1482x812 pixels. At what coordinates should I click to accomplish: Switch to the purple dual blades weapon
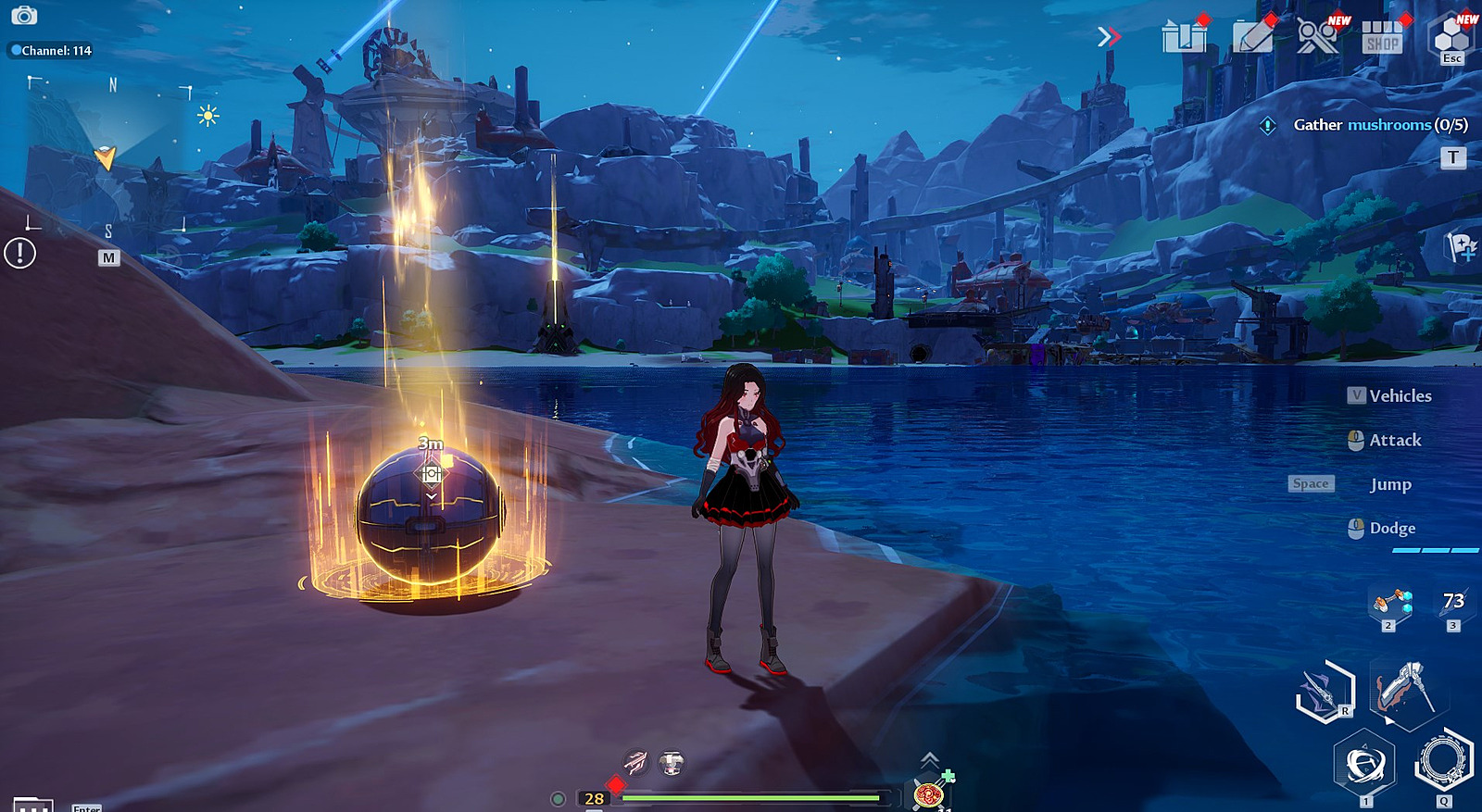(1325, 692)
